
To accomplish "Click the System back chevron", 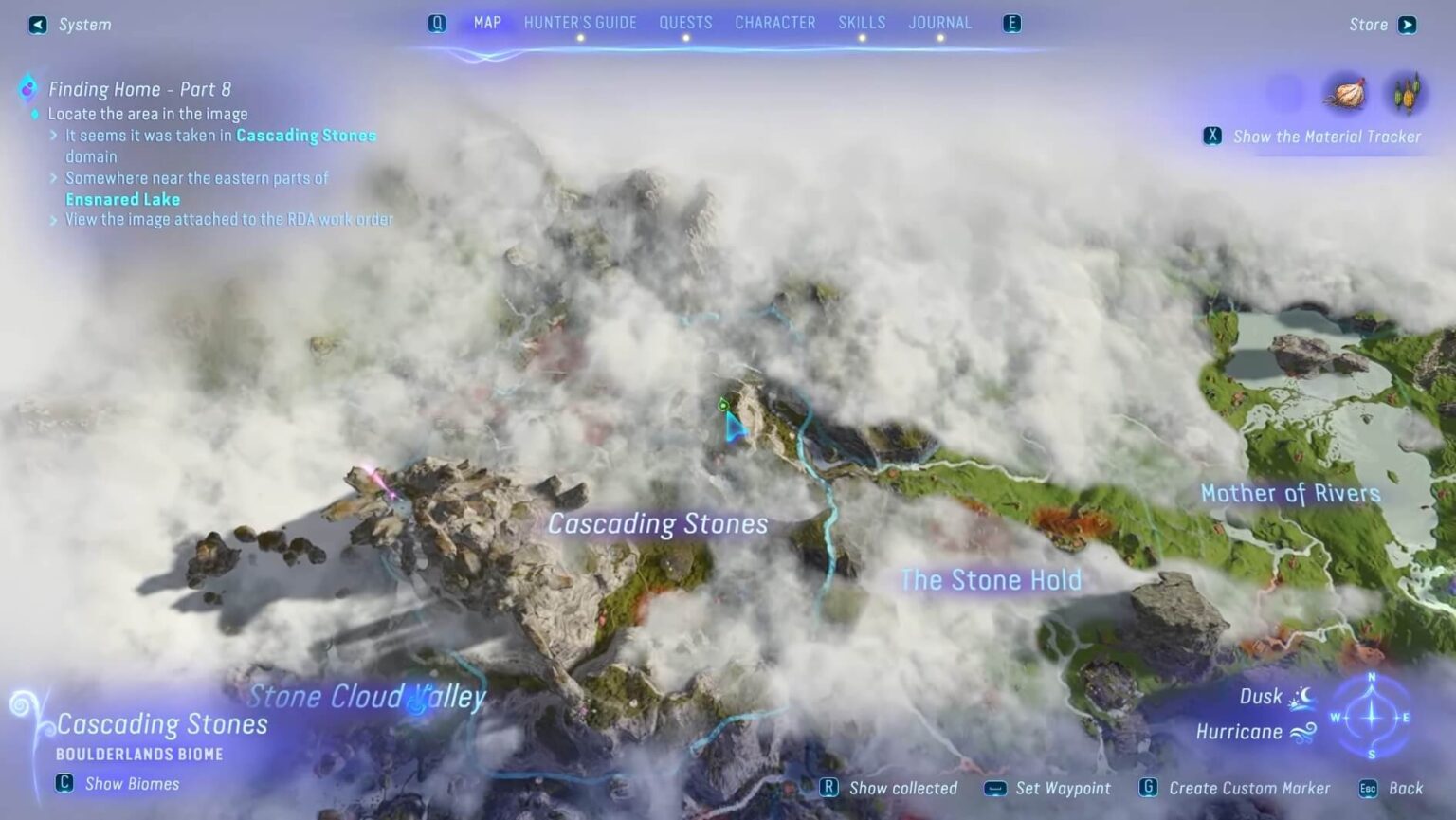I will [x=37, y=24].
